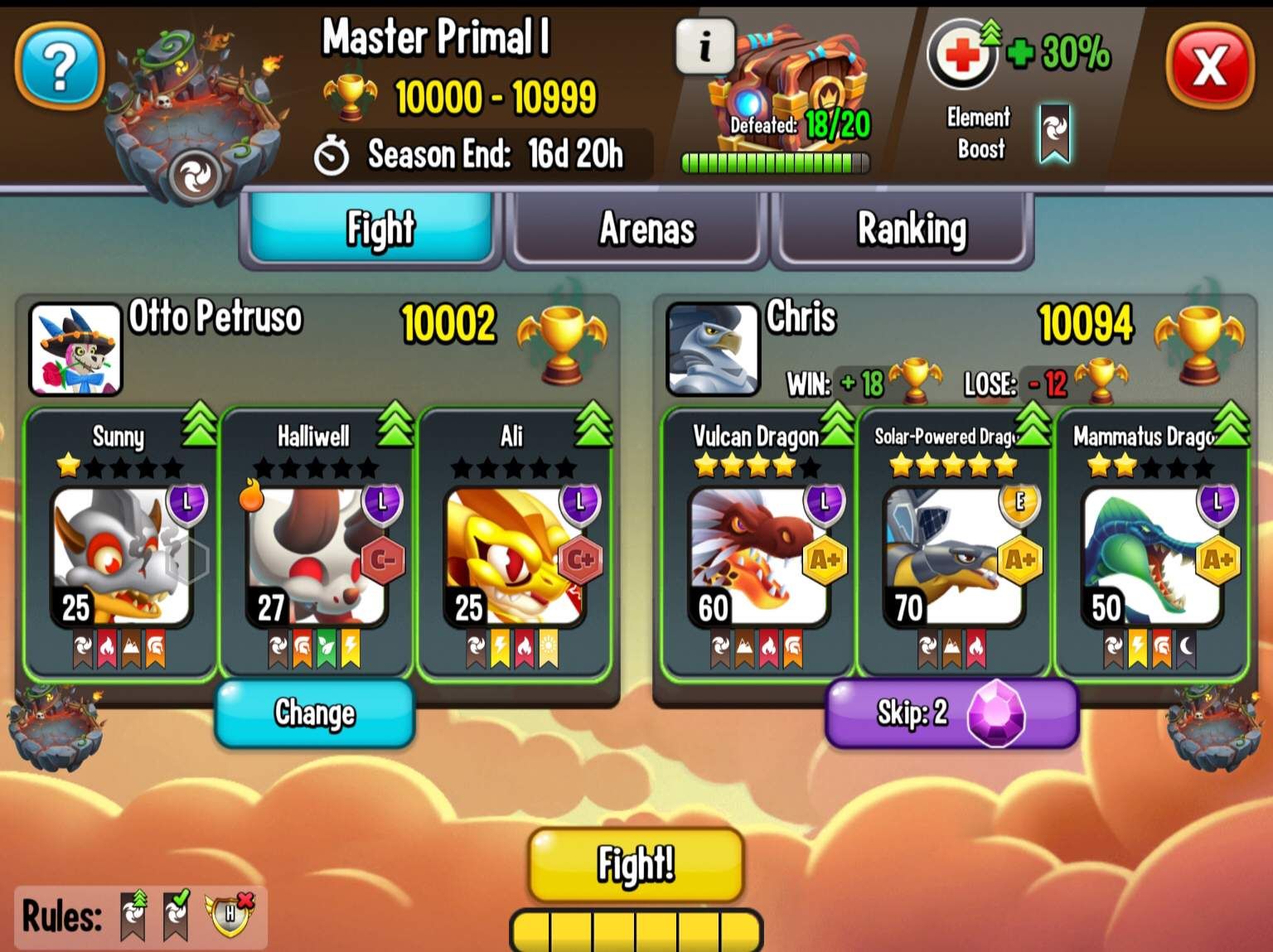Open the Ranking tab
Screen dimensions: 1273x952
click(910, 230)
